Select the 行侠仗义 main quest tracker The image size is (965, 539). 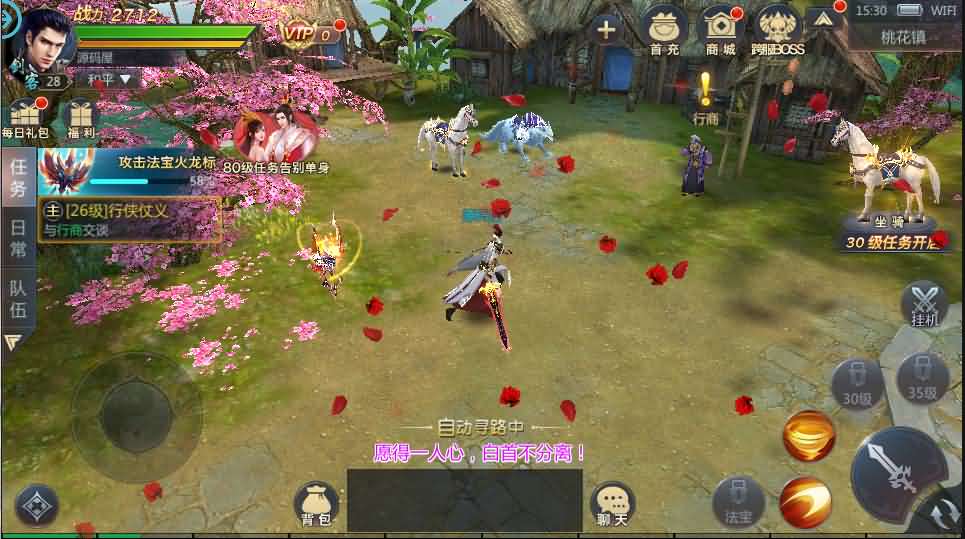coord(129,219)
